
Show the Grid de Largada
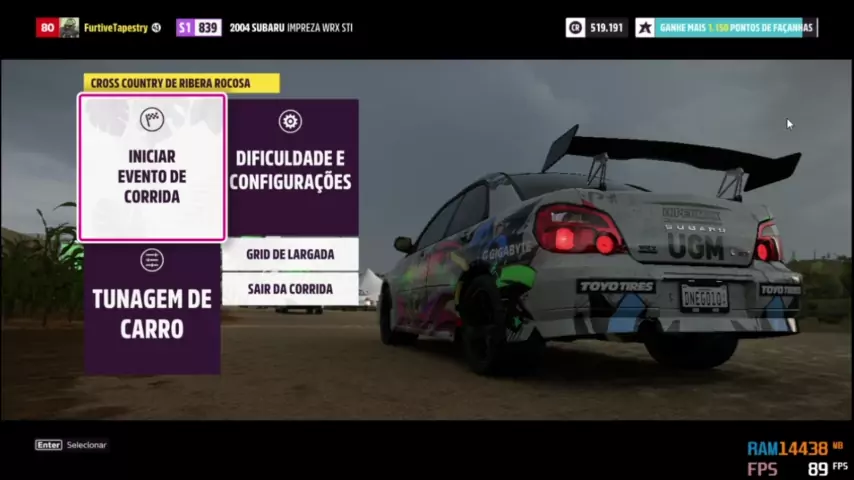pos(290,254)
